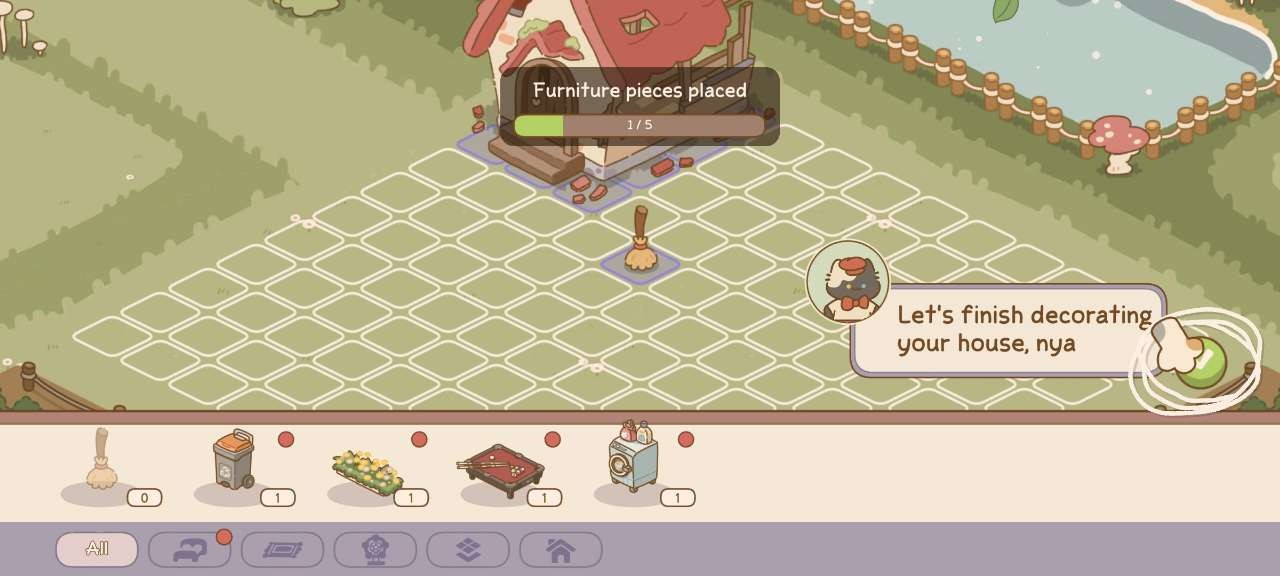
Task: Confirm decorating with the green checkmark button
Action: (1203, 362)
